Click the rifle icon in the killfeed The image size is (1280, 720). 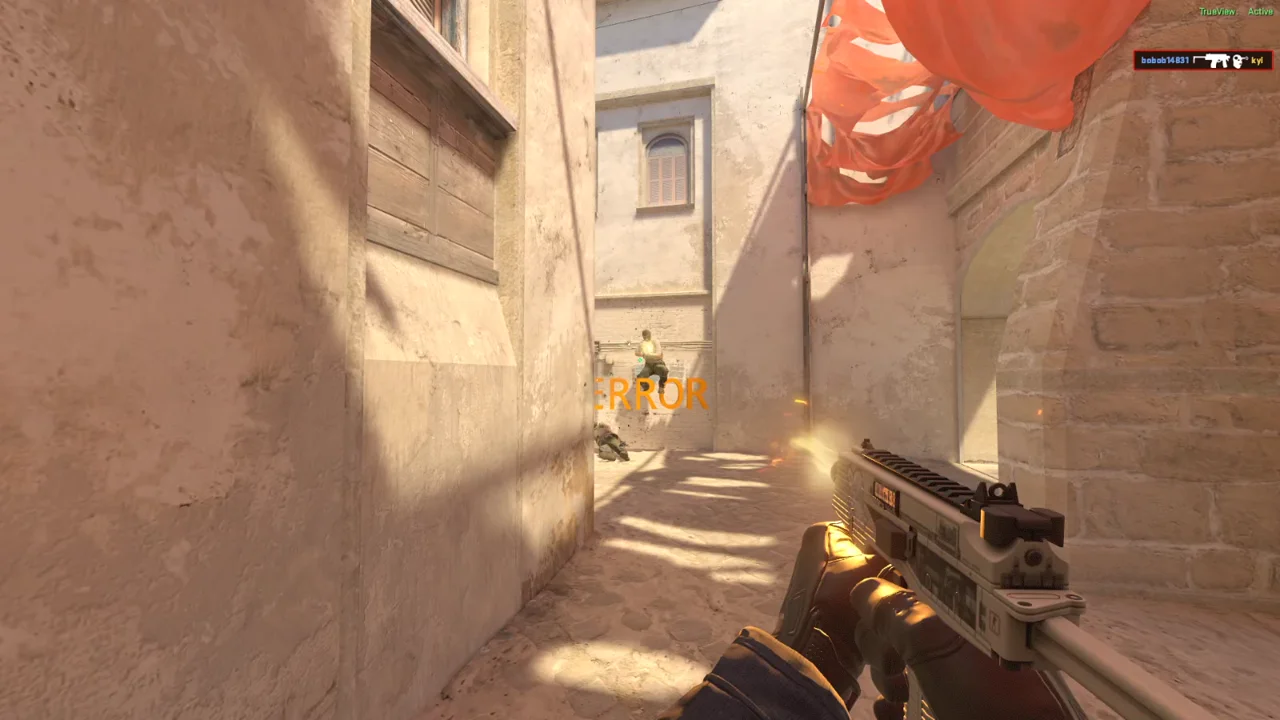(x=1215, y=60)
